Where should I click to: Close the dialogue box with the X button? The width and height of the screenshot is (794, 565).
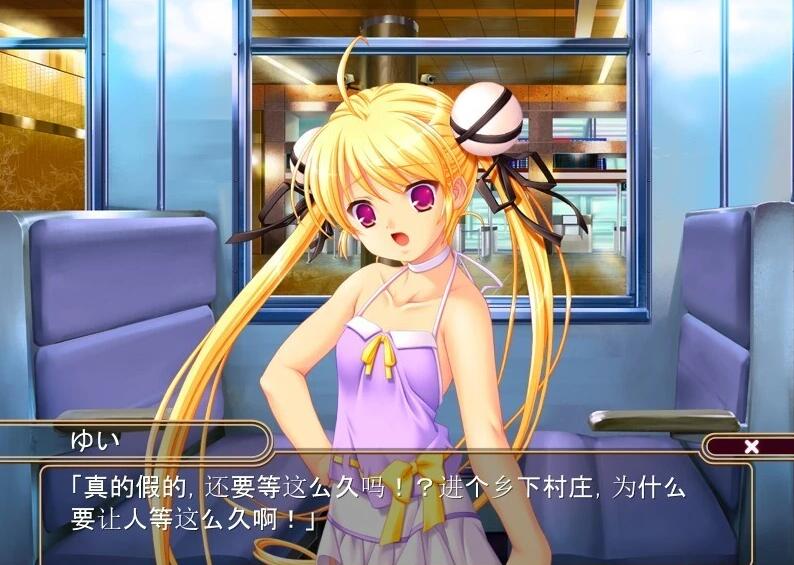751,447
